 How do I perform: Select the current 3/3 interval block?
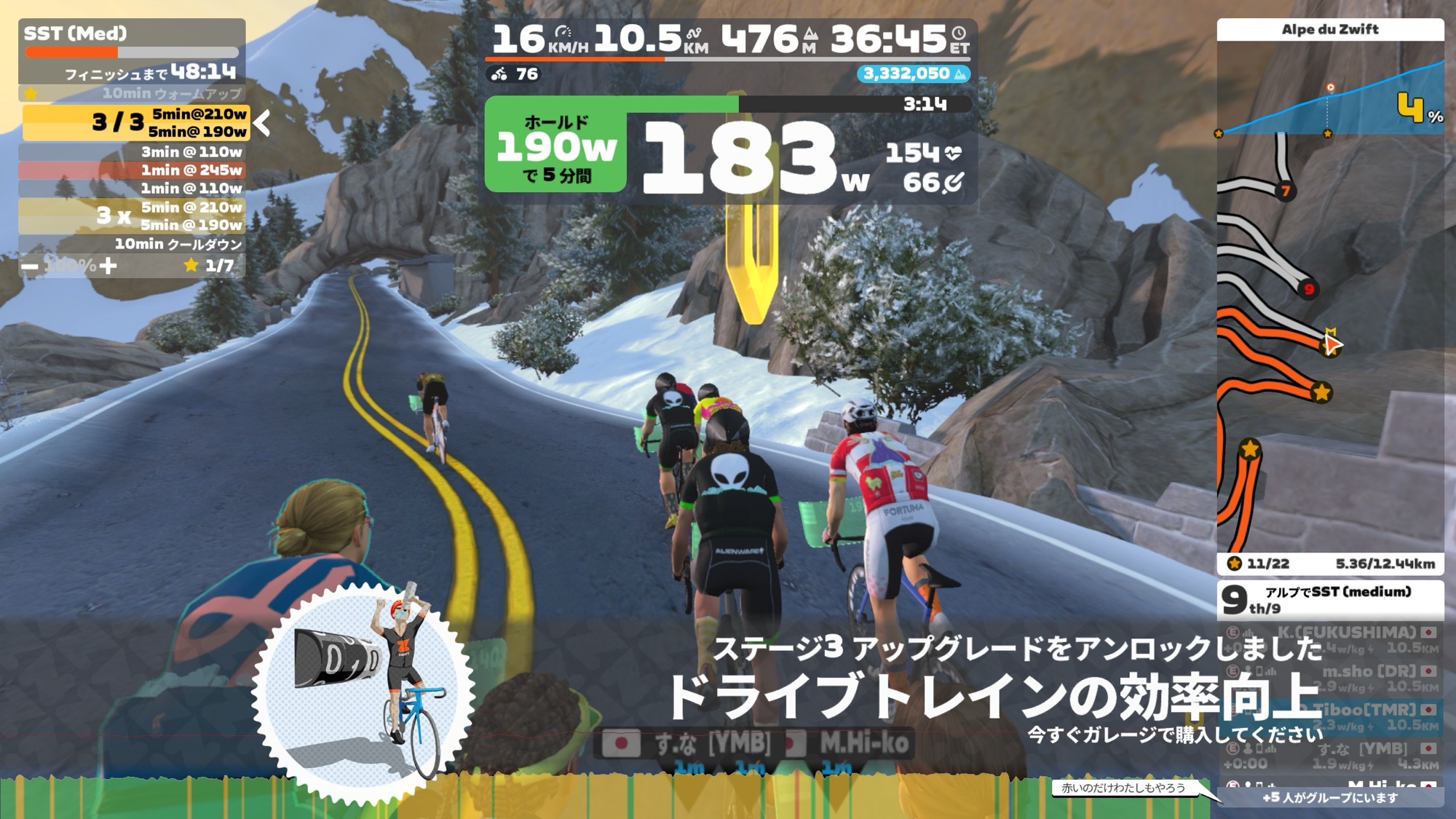point(136,122)
